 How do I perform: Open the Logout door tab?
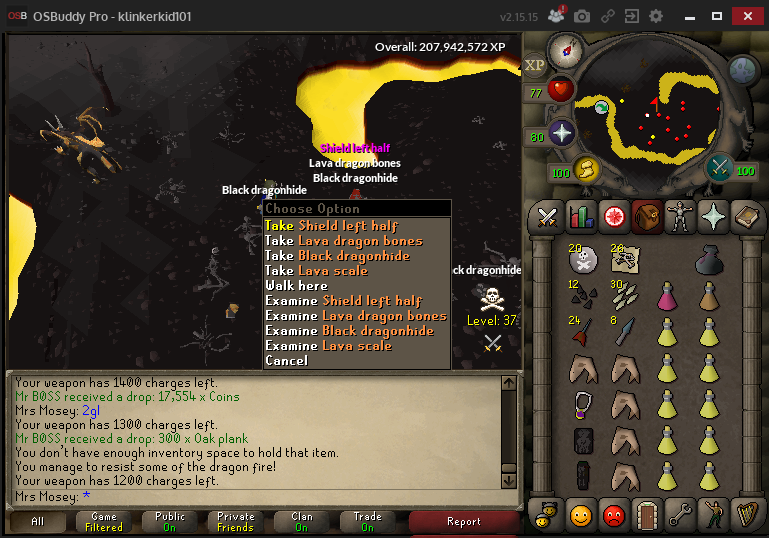(647, 514)
